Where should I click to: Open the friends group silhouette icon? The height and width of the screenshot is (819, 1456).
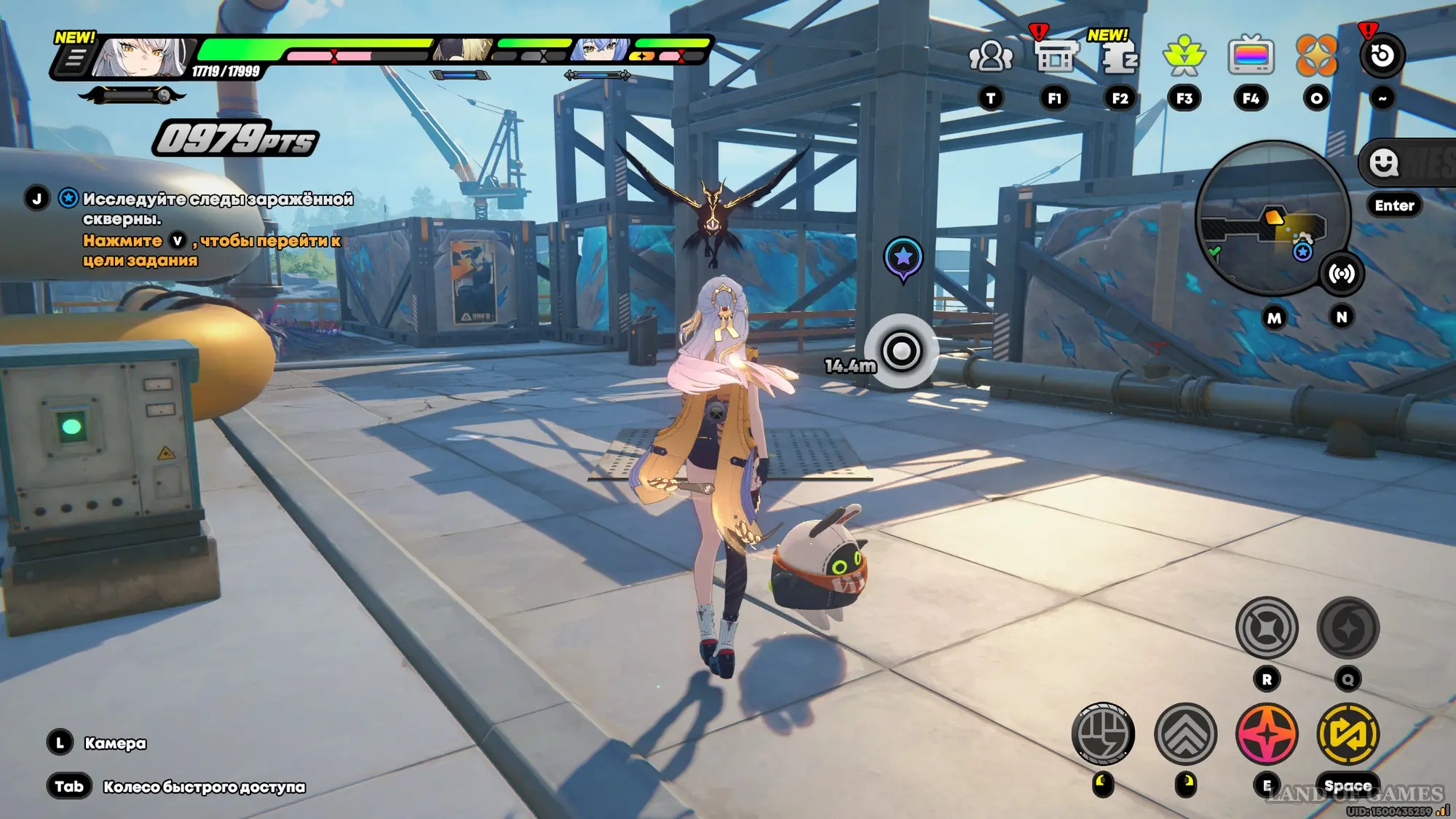[x=990, y=56]
